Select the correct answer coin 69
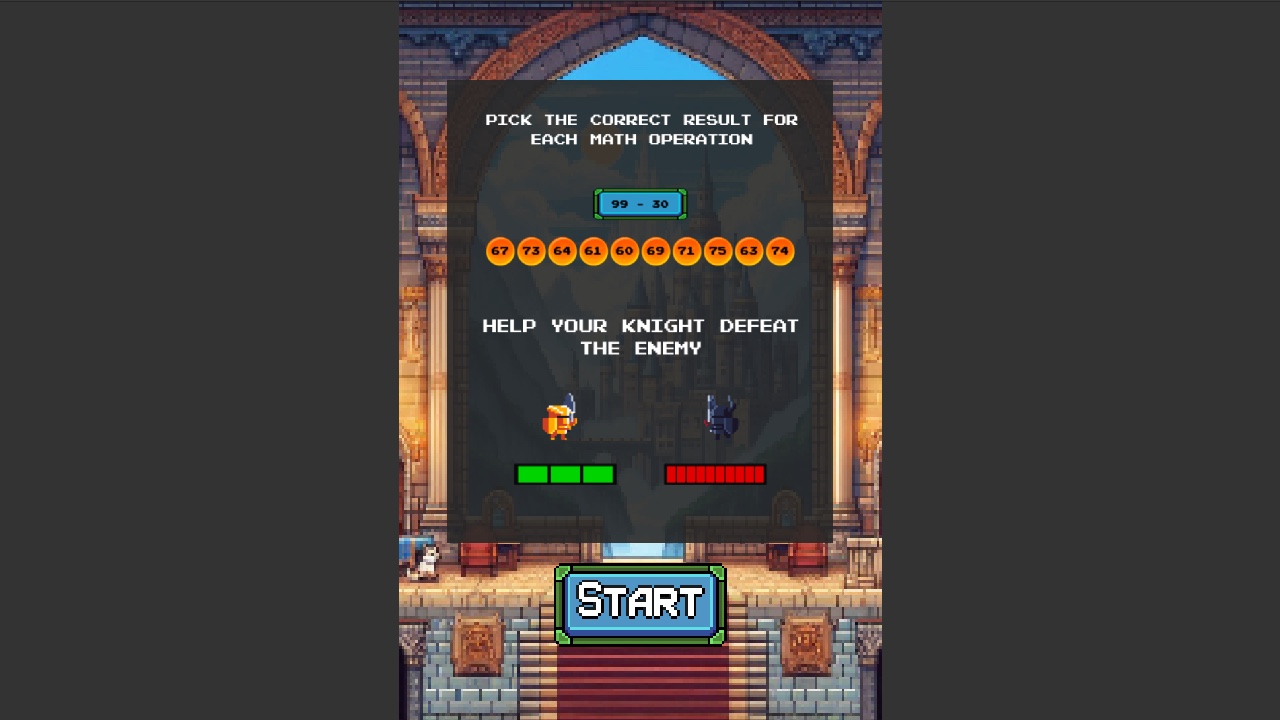Image resolution: width=1280 pixels, height=720 pixels. click(x=656, y=251)
